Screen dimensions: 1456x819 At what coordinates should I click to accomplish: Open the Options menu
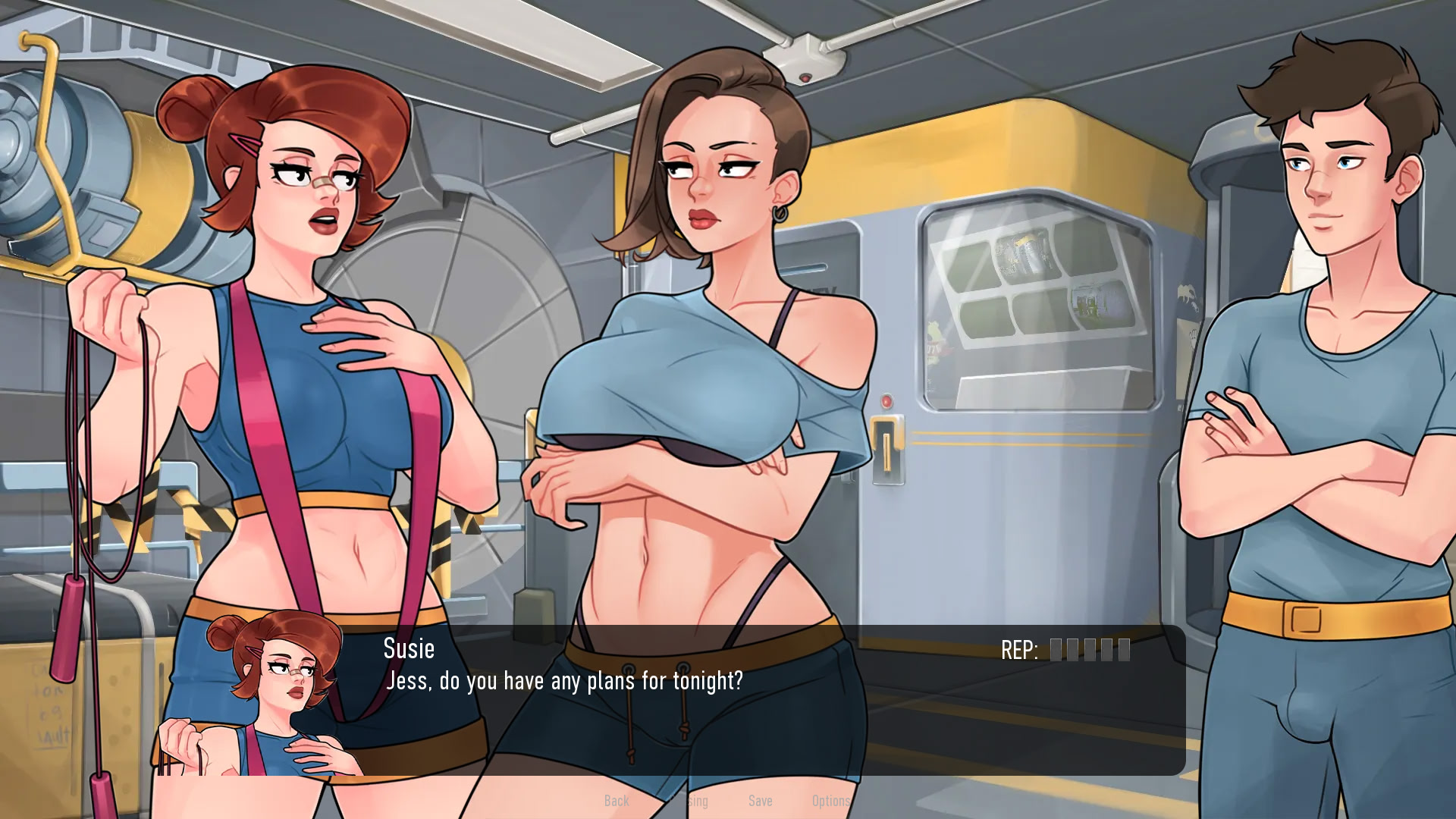[830, 801]
